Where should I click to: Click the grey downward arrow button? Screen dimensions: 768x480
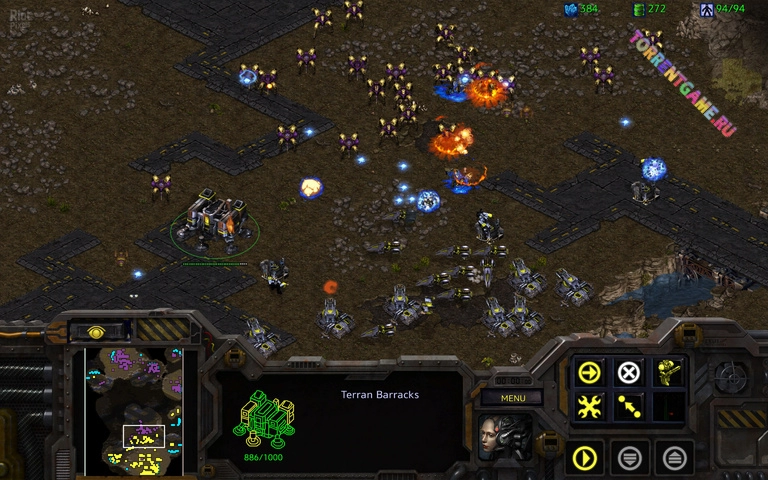click(x=629, y=459)
